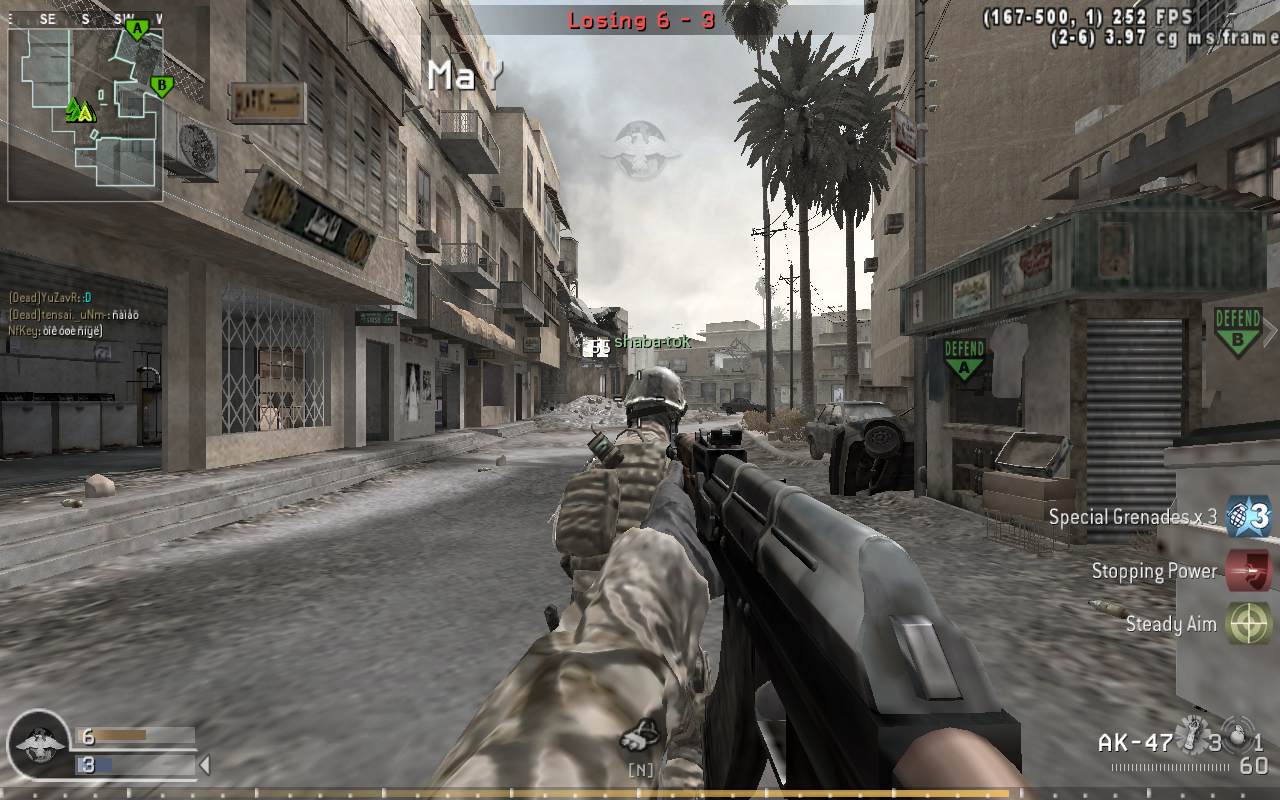Click the minimap in the corner
Image resolution: width=1280 pixels, height=800 pixels.
[x=85, y=112]
